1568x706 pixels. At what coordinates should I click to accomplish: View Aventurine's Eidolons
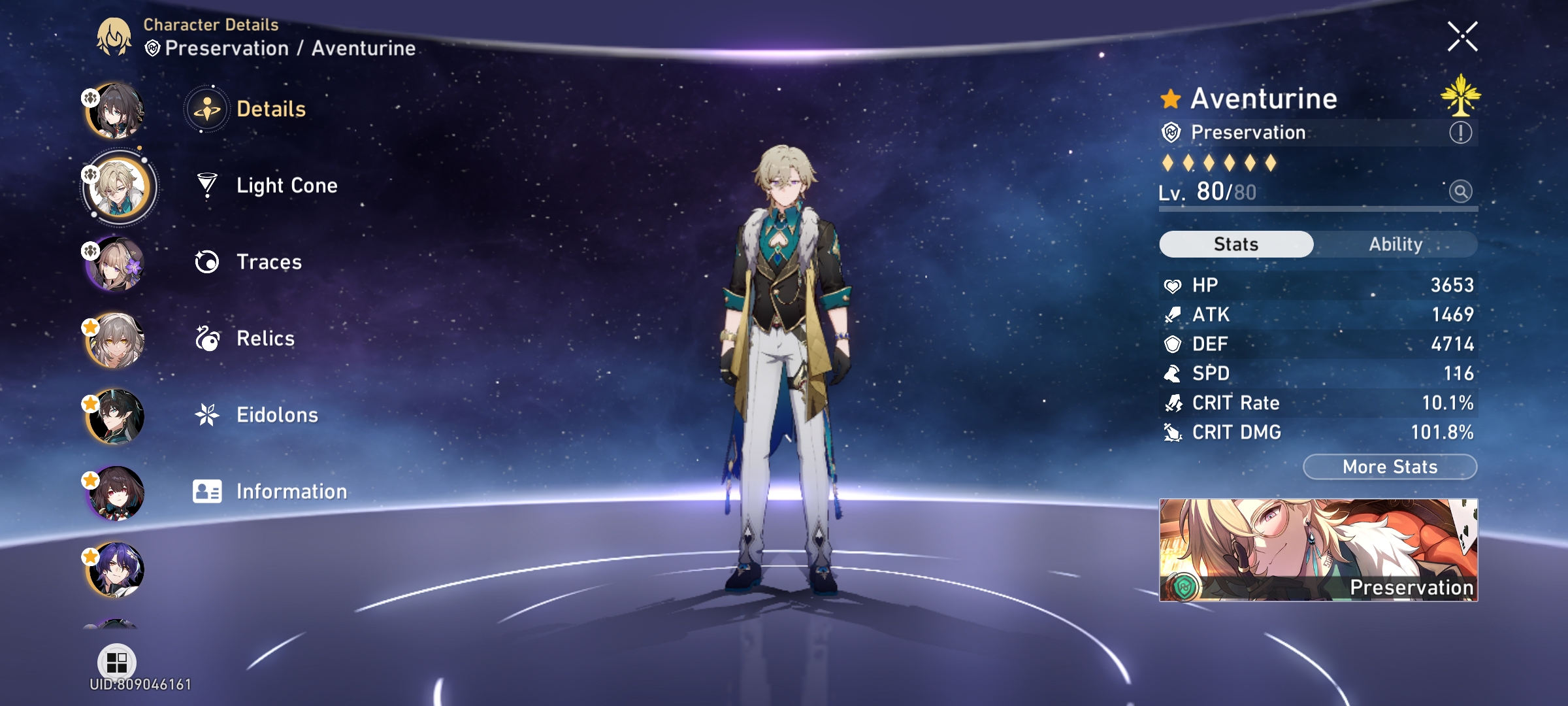click(x=206, y=414)
